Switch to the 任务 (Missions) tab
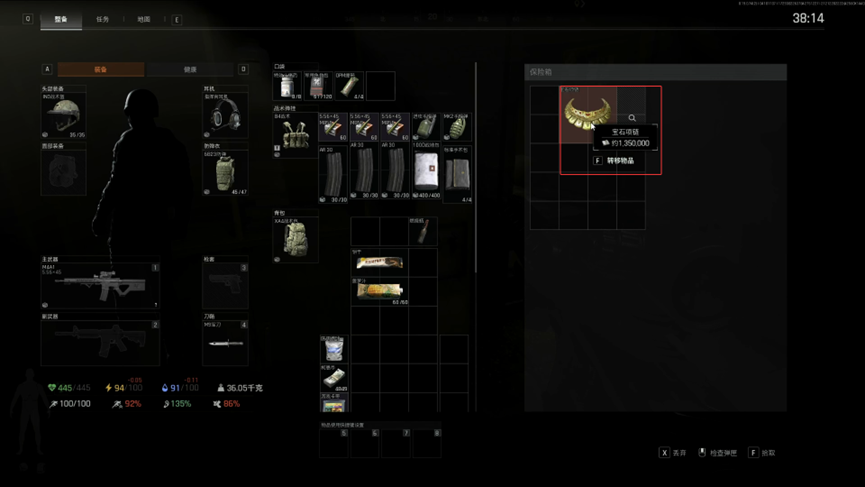This screenshot has width=865, height=487. [x=102, y=19]
